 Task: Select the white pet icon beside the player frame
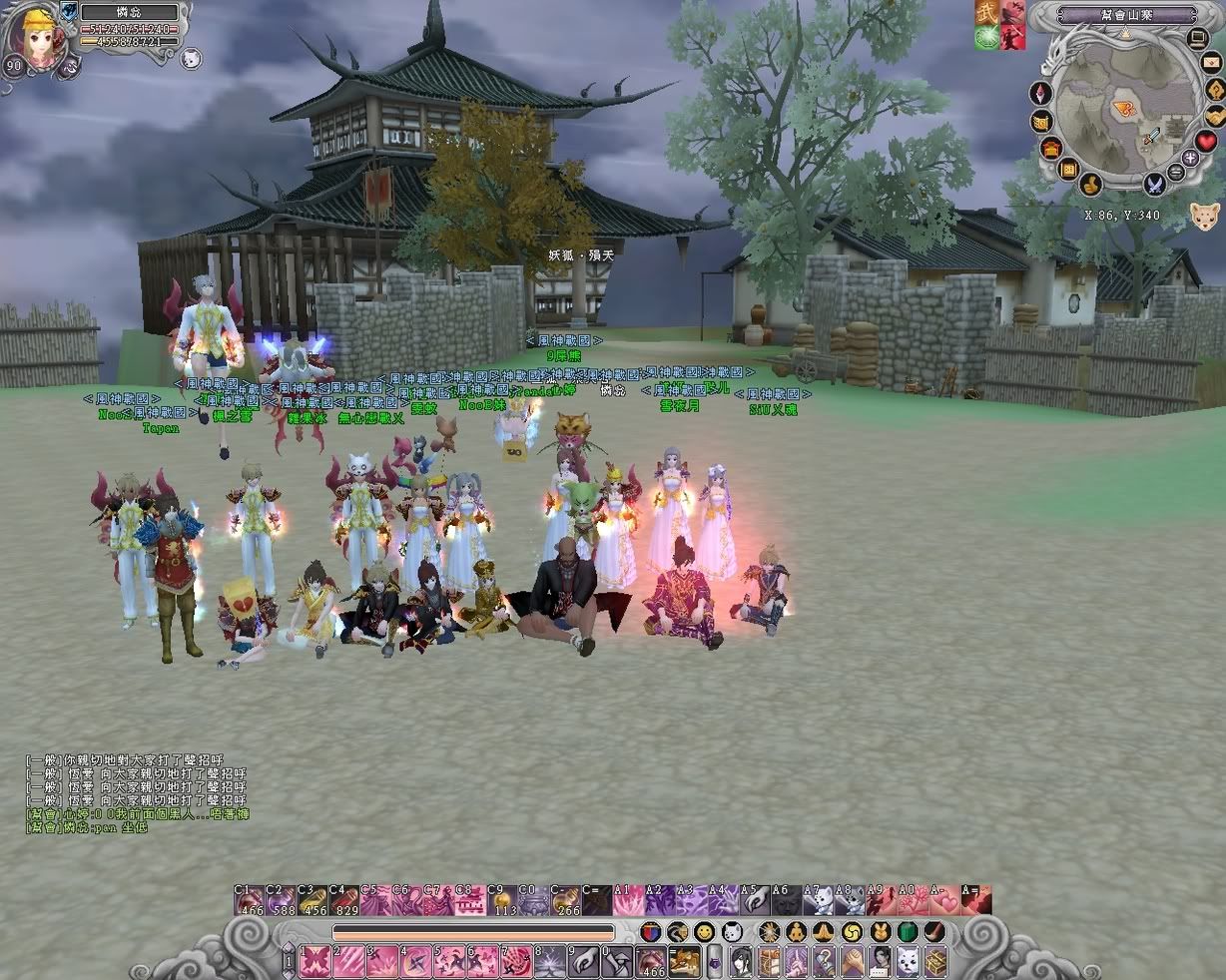click(191, 58)
